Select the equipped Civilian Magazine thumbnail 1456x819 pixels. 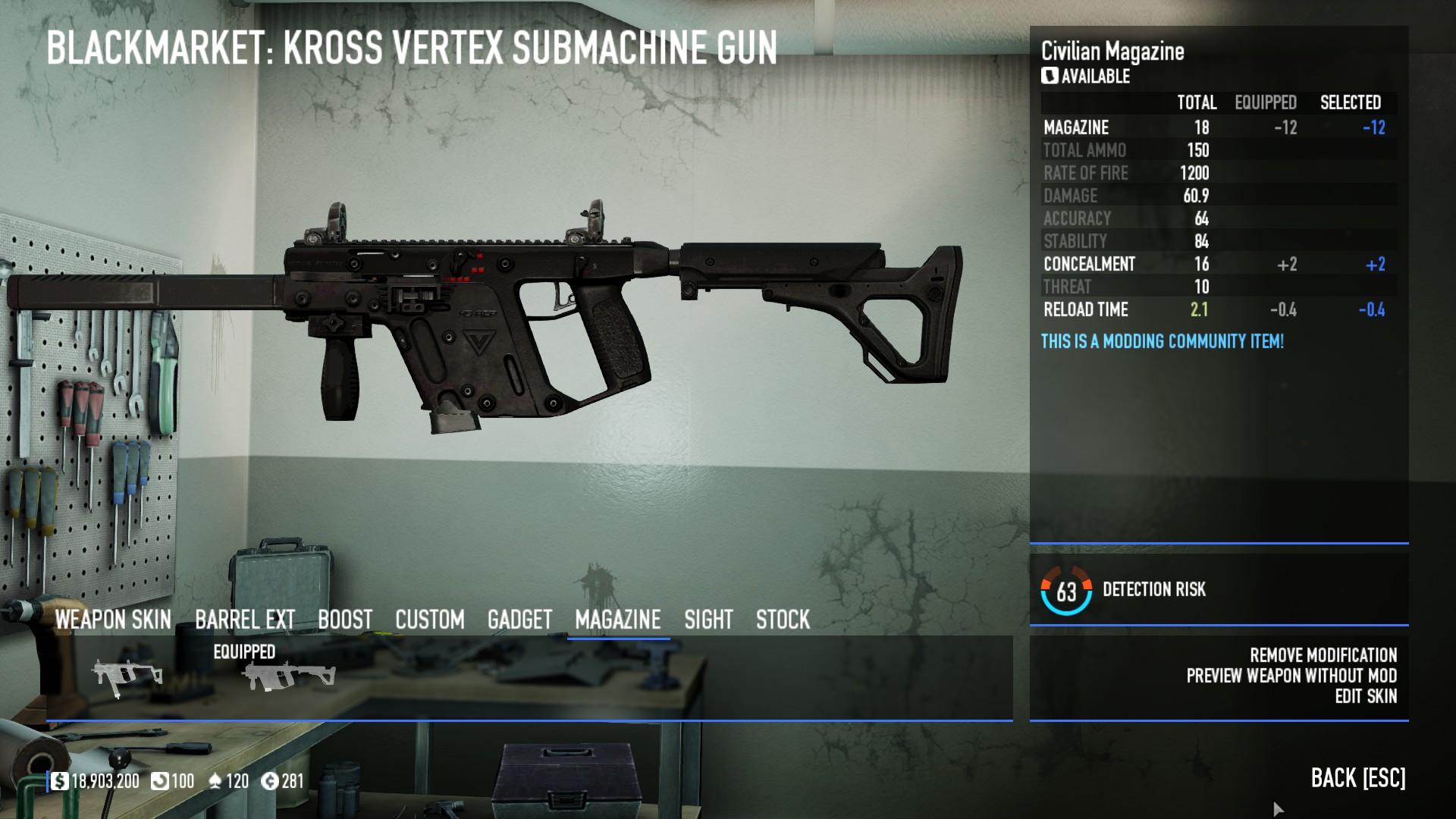point(288,676)
